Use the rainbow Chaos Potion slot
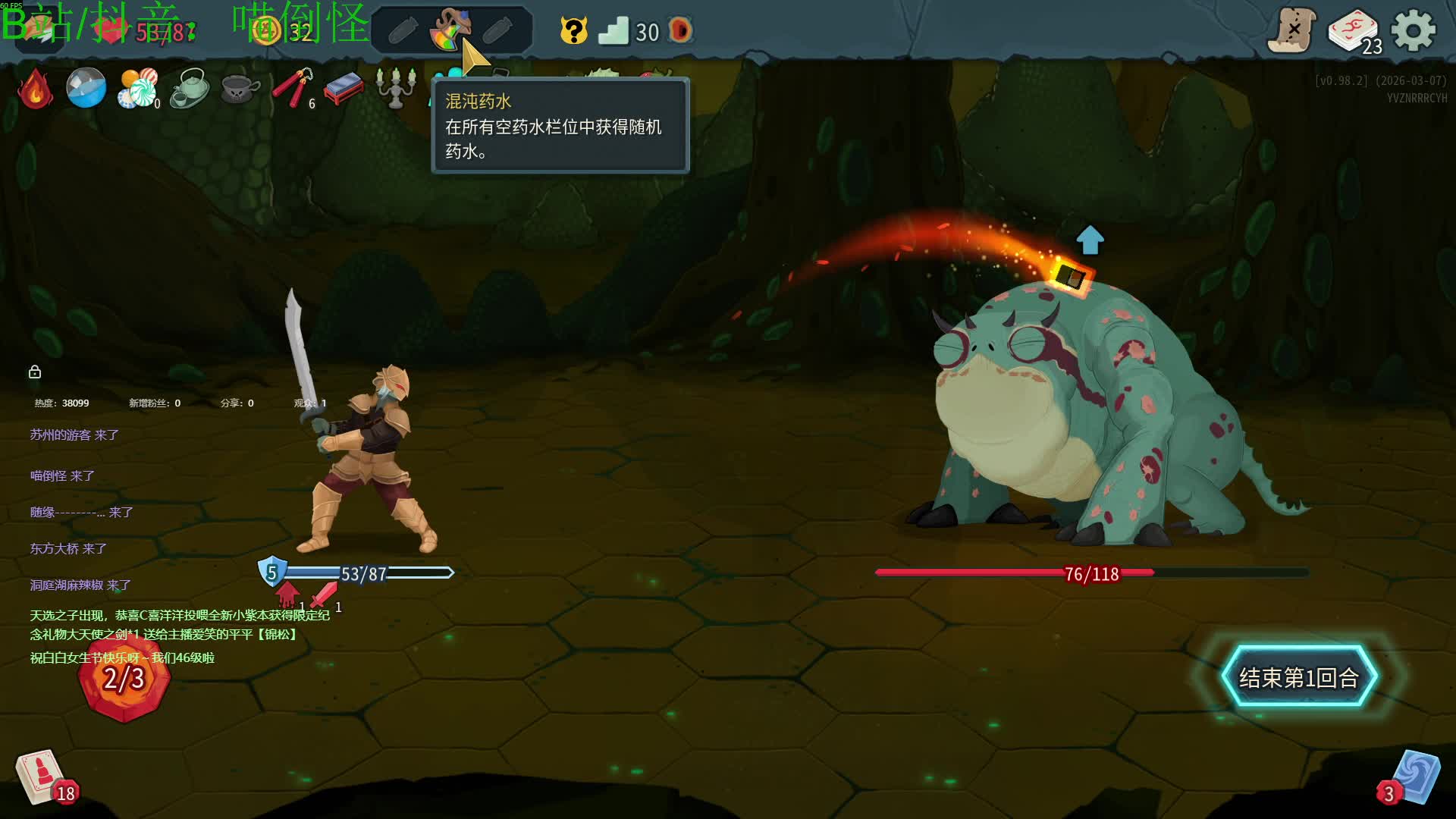 [x=450, y=30]
